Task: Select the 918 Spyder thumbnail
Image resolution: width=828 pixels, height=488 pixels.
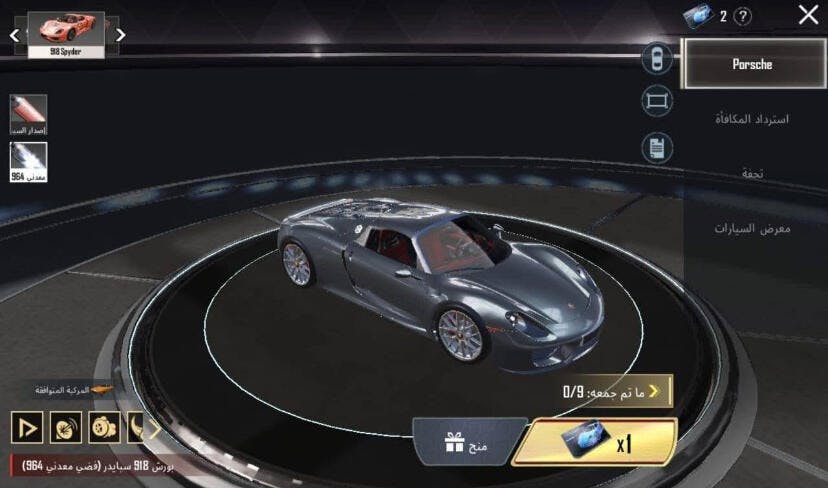Action: point(67,34)
